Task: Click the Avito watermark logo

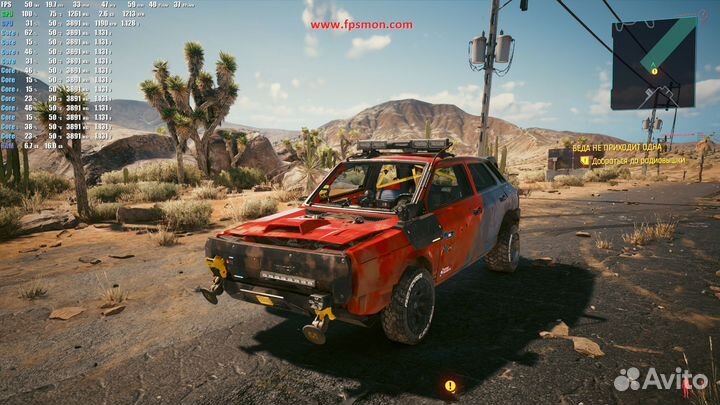Action: (660, 379)
